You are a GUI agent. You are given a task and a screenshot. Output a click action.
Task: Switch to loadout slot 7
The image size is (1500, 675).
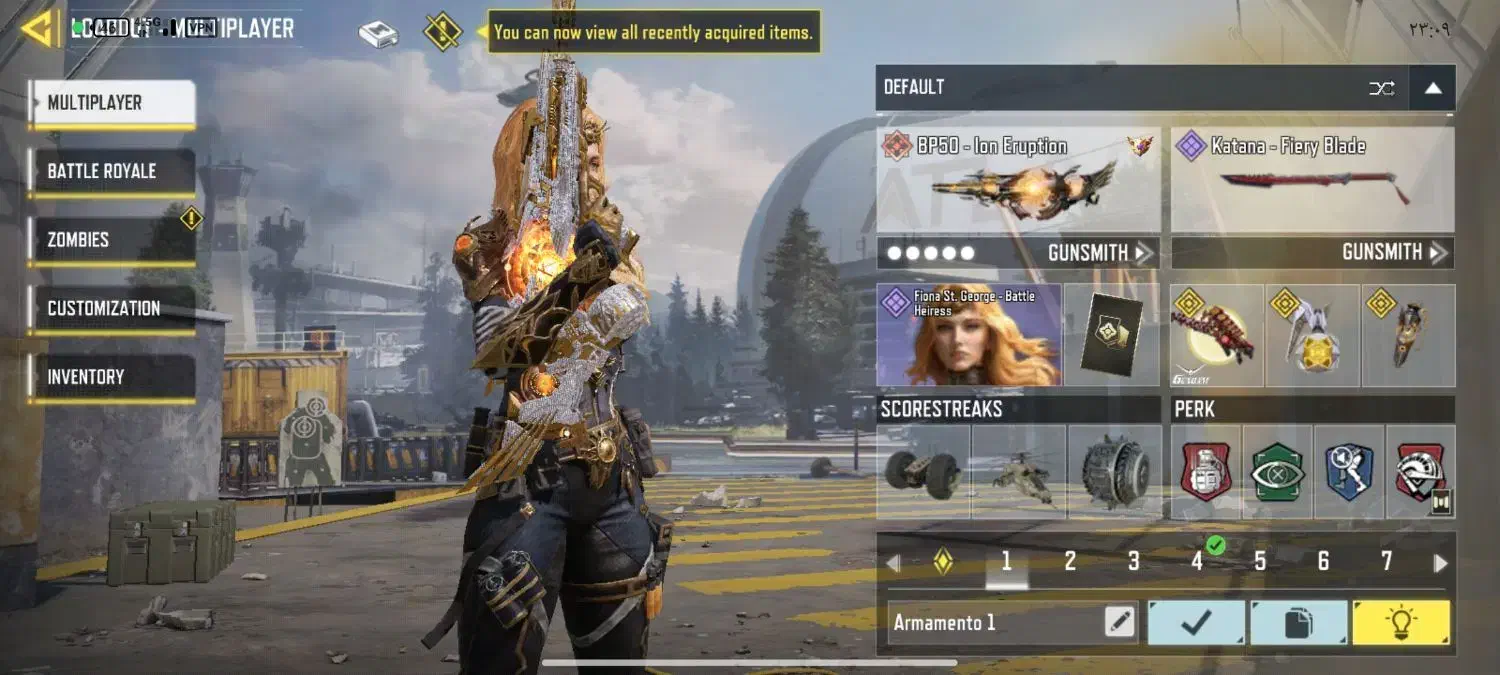[1386, 562]
